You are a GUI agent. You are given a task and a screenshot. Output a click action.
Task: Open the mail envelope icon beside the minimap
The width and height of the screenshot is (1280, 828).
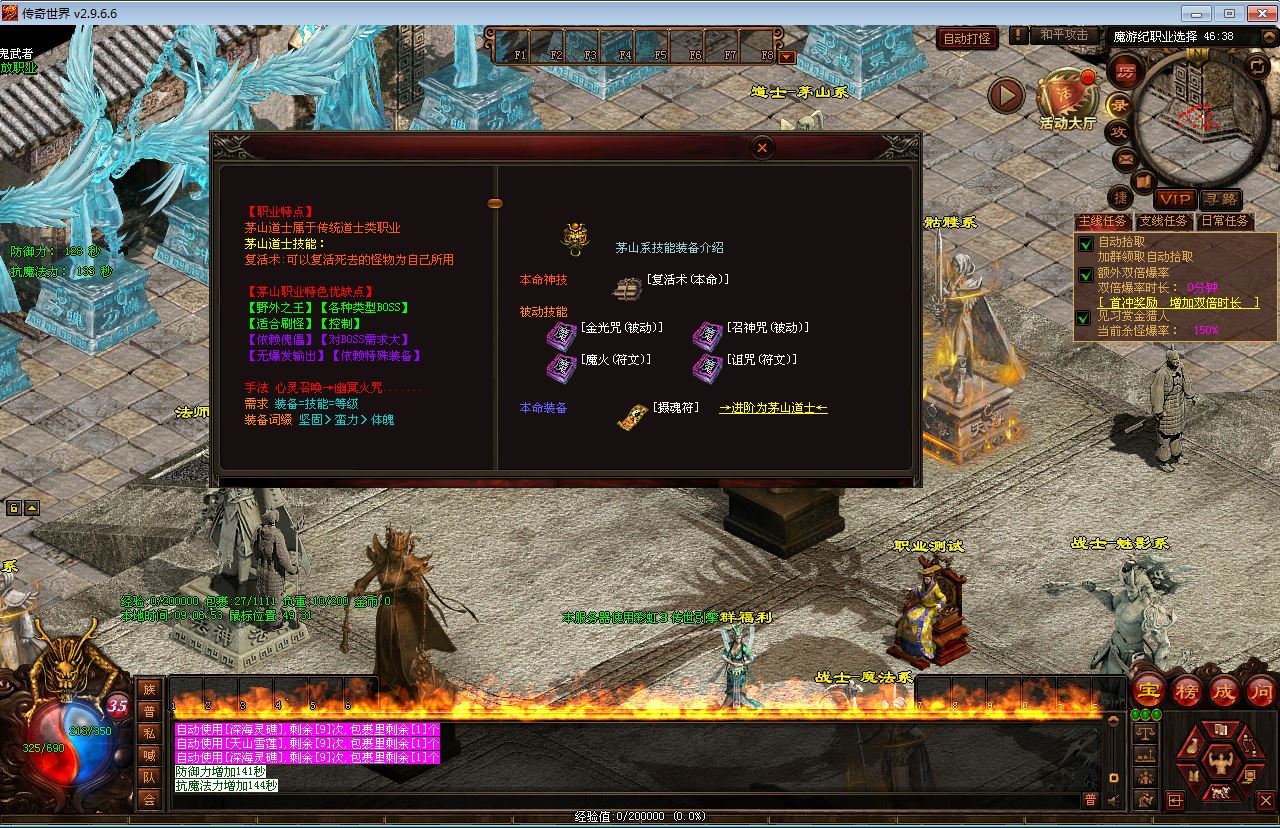[x=1125, y=159]
